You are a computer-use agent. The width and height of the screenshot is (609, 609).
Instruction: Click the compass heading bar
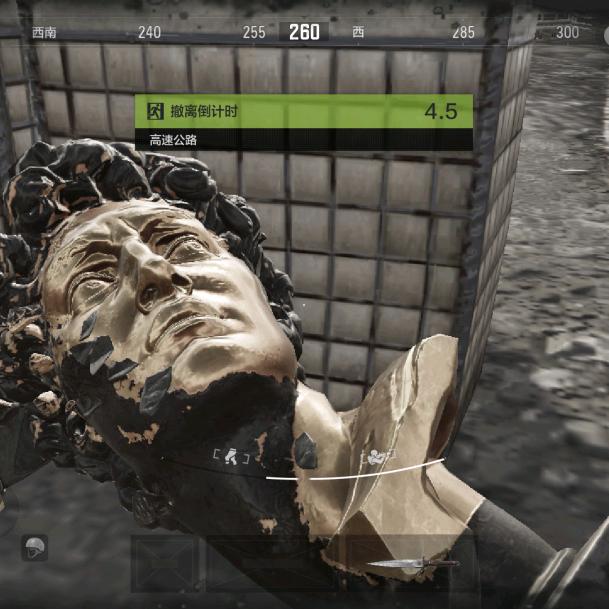[304, 32]
